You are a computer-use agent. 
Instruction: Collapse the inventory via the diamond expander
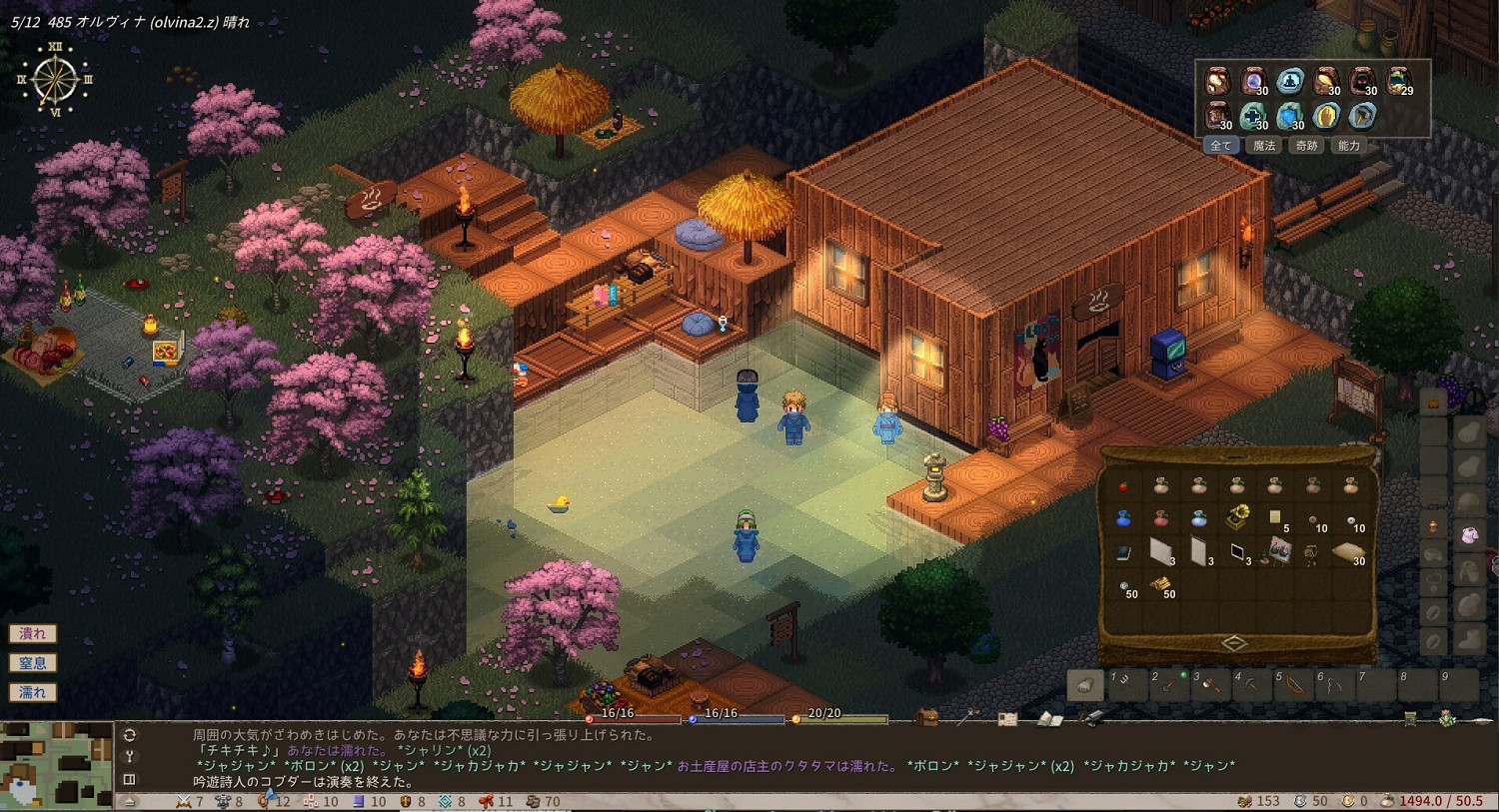tap(1234, 643)
